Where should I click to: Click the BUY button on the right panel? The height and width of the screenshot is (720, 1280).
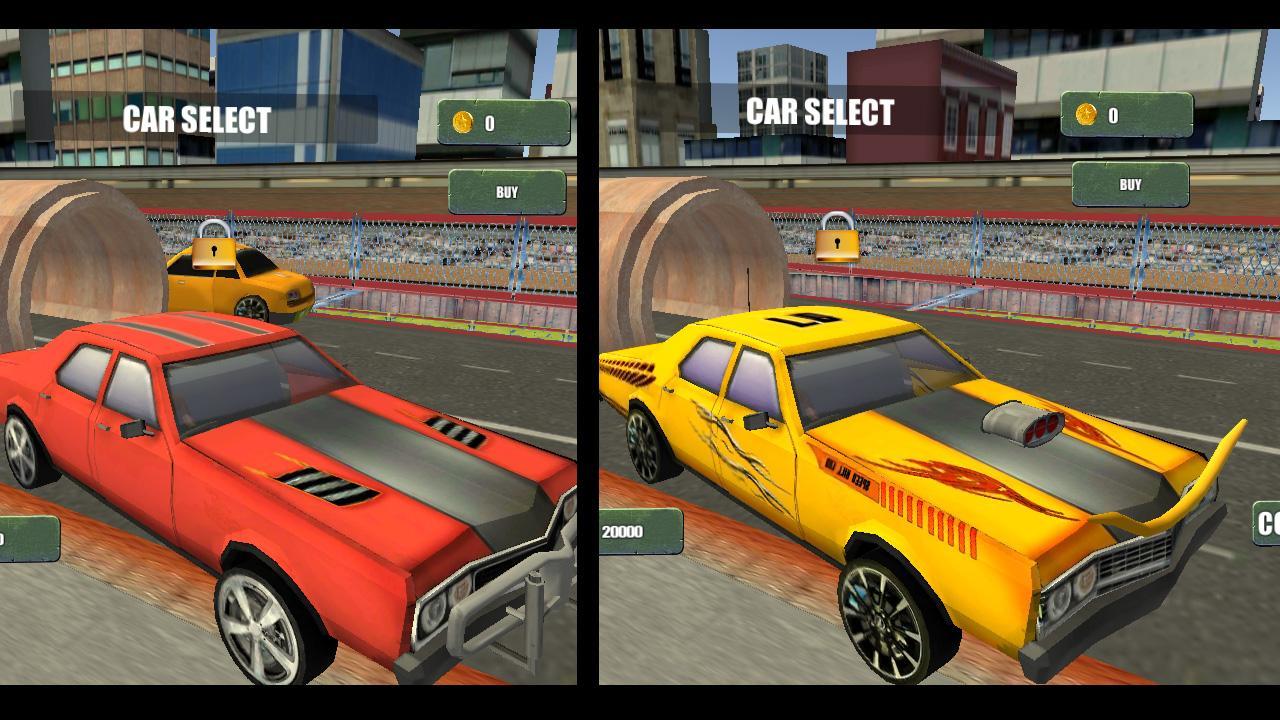tap(1131, 183)
